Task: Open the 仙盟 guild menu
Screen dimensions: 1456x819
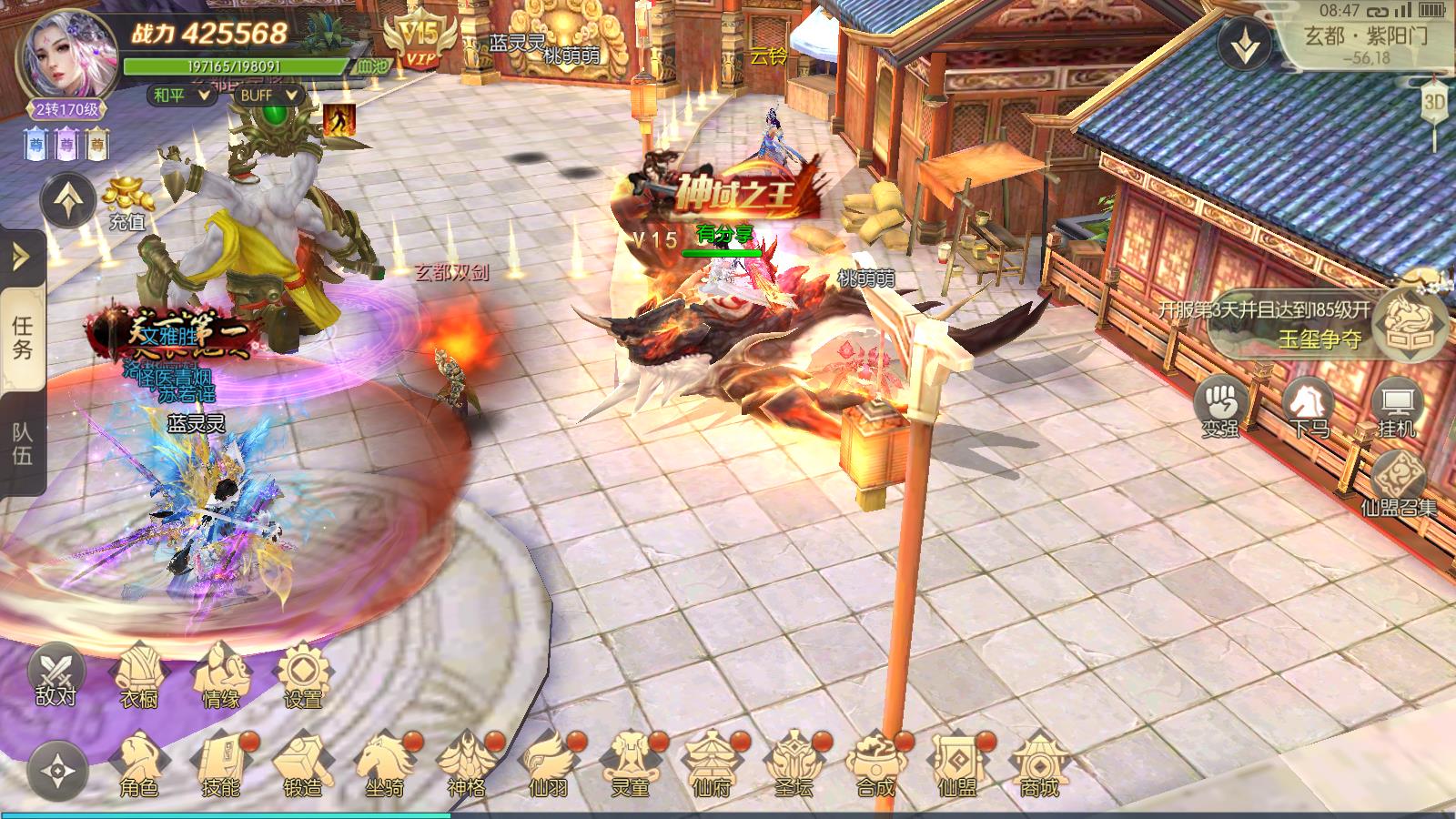Action: (x=957, y=765)
